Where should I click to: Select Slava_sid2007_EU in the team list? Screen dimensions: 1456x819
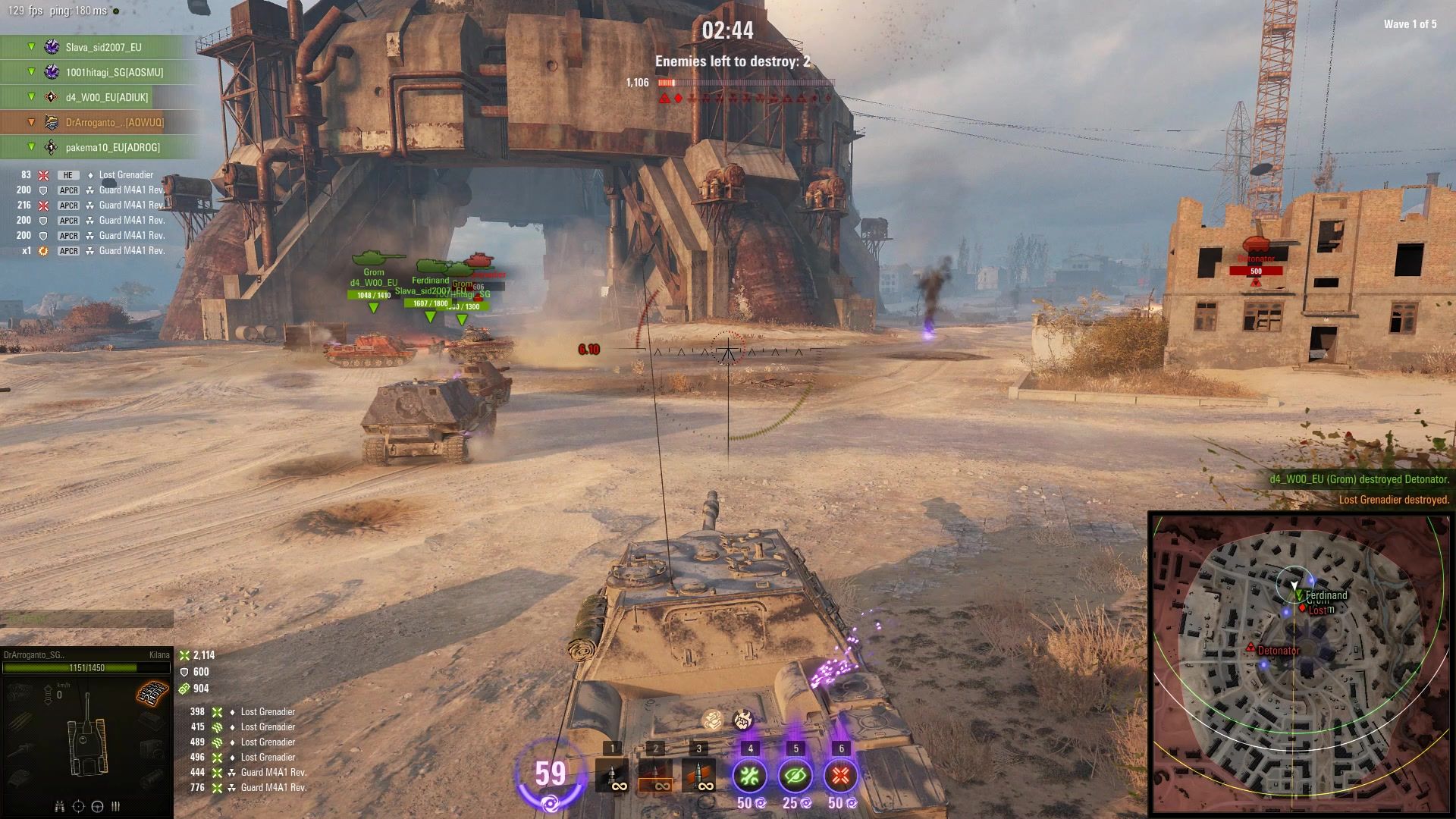[x=103, y=47]
